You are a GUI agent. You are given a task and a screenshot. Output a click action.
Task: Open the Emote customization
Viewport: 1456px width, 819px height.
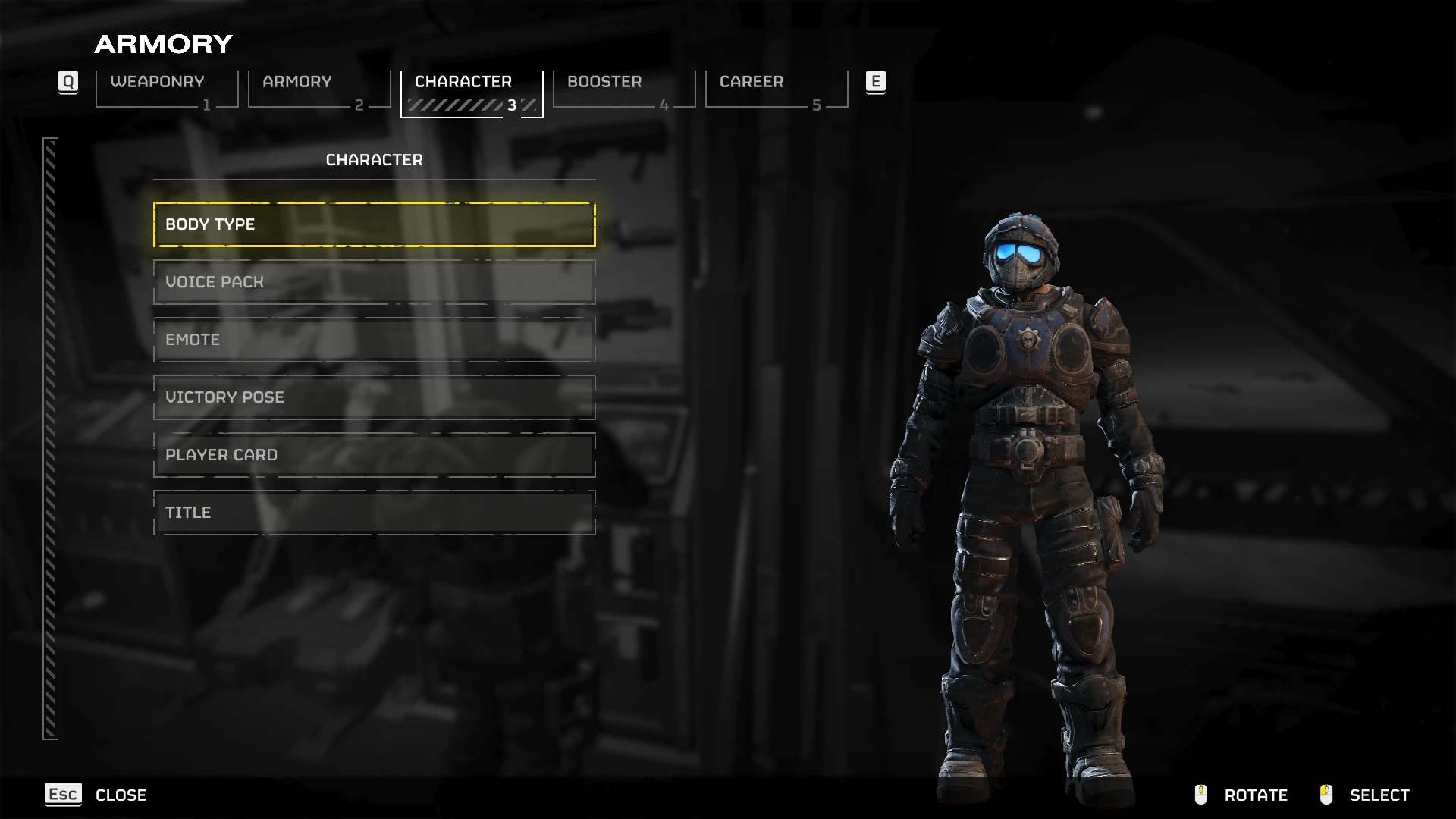tap(374, 340)
